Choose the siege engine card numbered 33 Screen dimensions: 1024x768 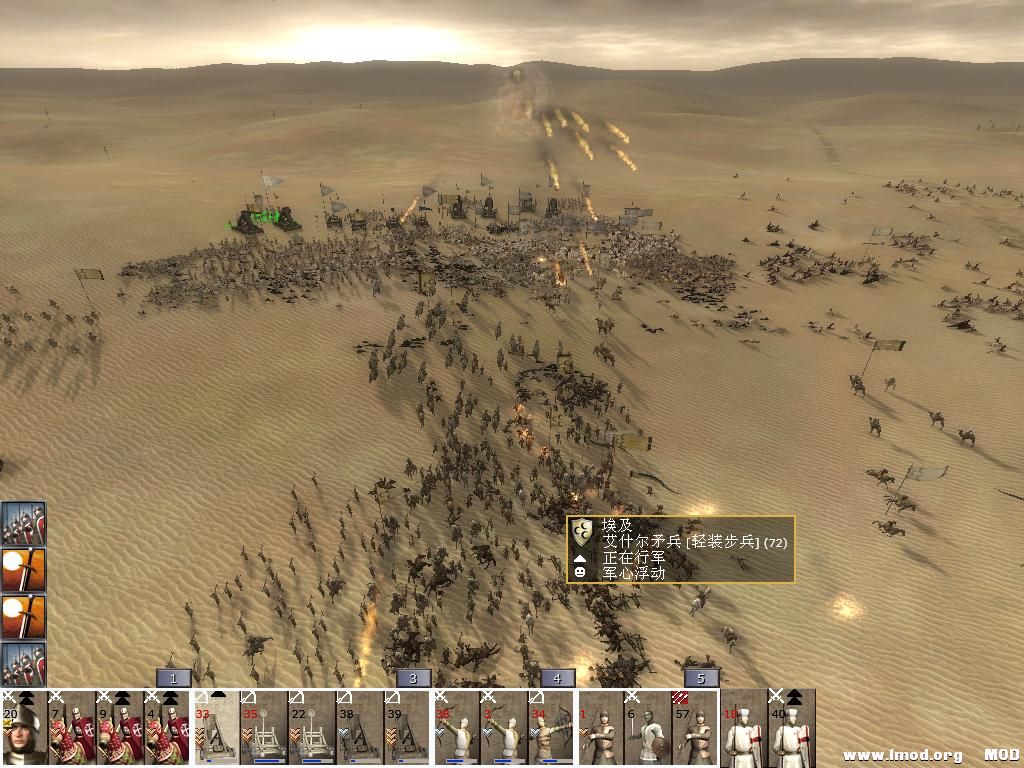click(x=216, y=728)
